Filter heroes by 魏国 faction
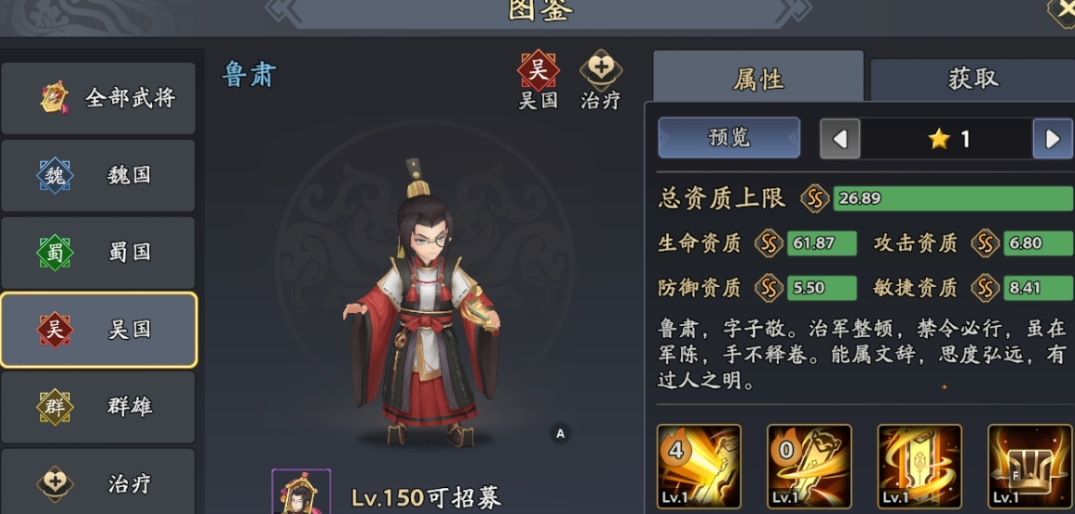1075x514 pixels. [98, 175]
